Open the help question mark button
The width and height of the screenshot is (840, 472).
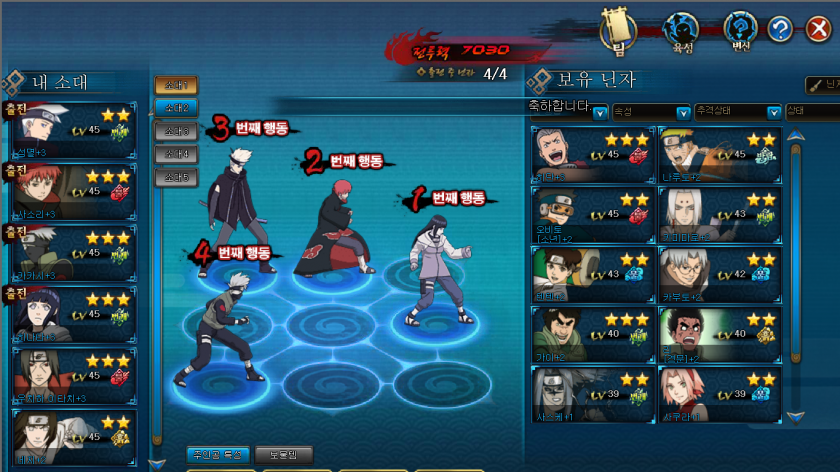coord(780,29)
